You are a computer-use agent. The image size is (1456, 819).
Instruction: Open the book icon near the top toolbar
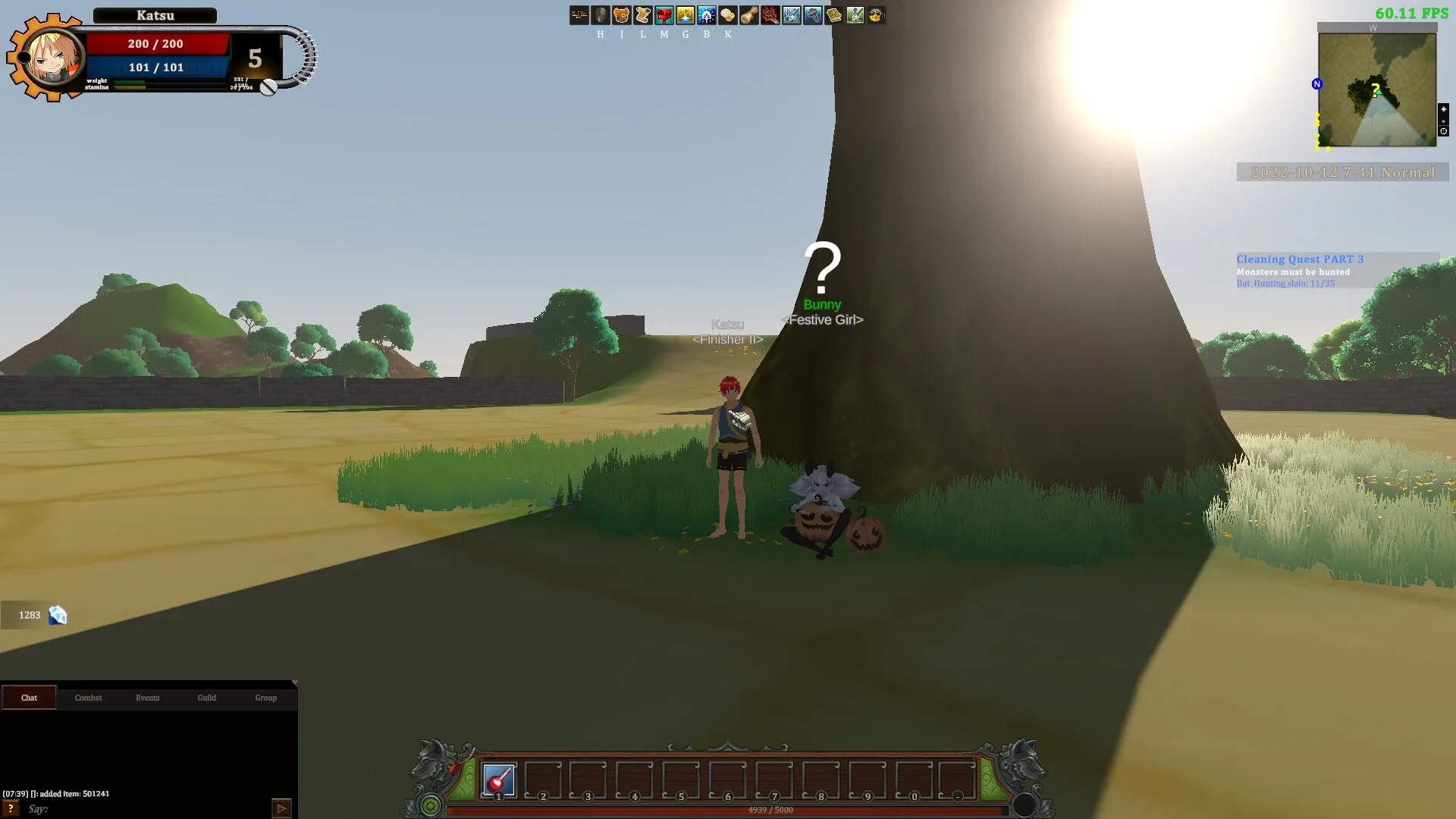(833, 15)
